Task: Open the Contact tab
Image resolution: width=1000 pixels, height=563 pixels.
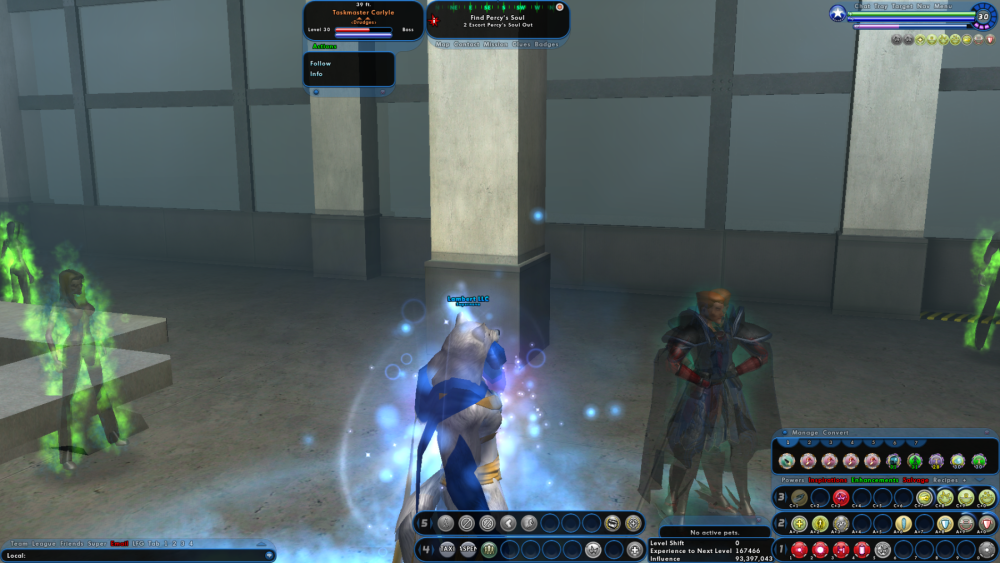Action: coord(466,44)
